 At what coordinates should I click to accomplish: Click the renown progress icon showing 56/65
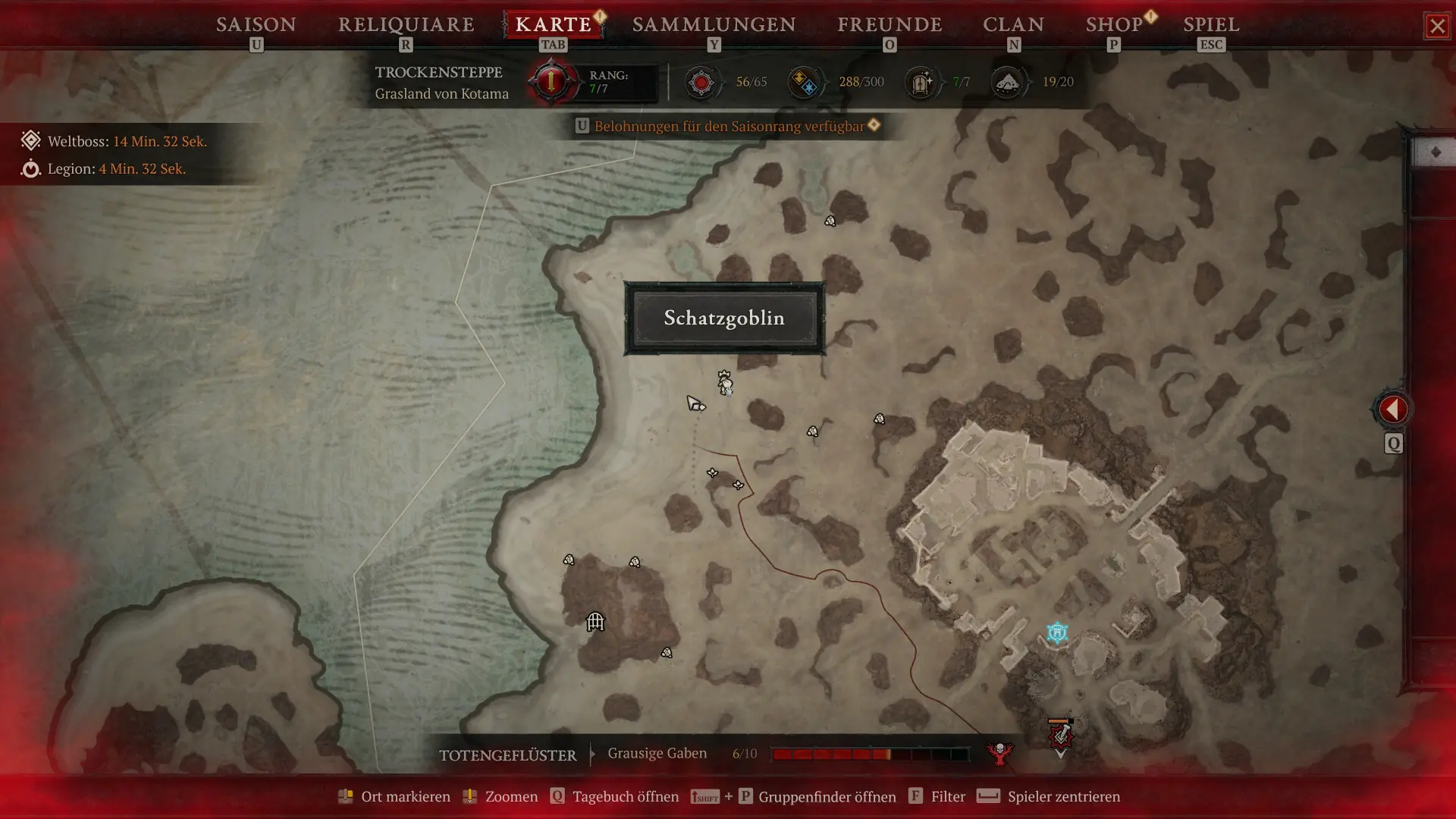[x=702, y=83]
